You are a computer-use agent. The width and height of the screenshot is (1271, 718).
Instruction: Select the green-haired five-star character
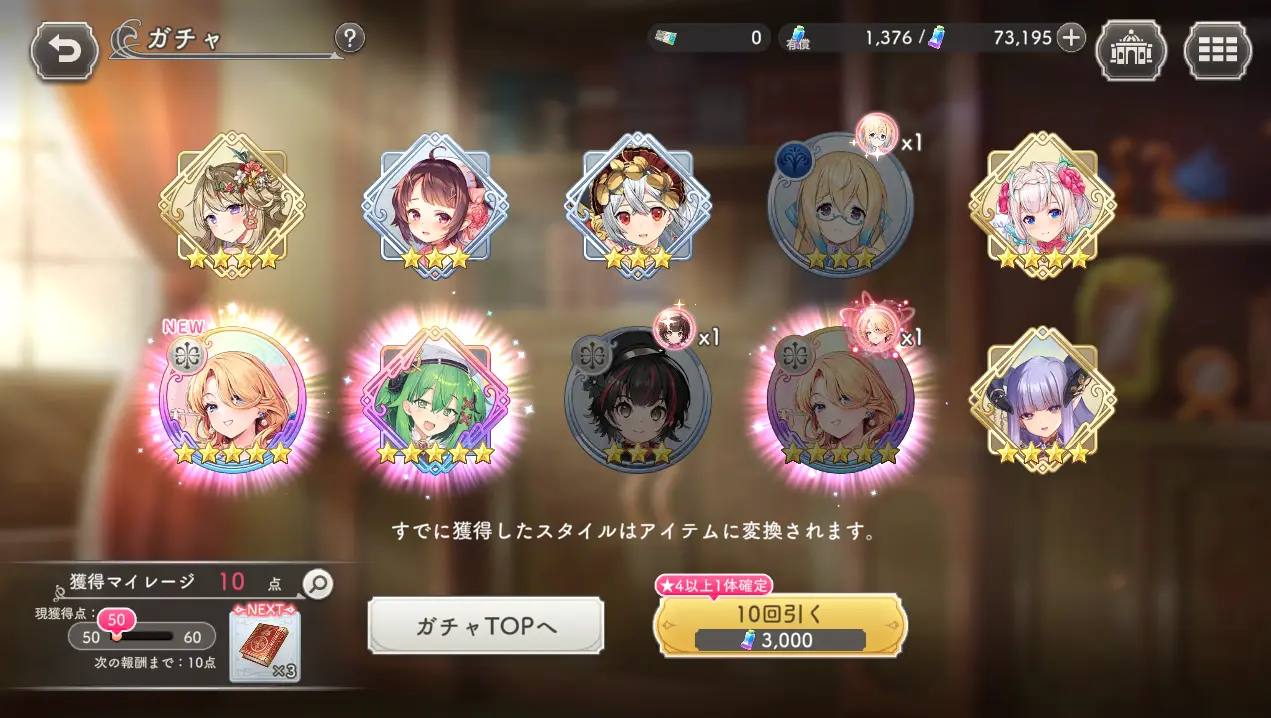(x=435, y=402)
